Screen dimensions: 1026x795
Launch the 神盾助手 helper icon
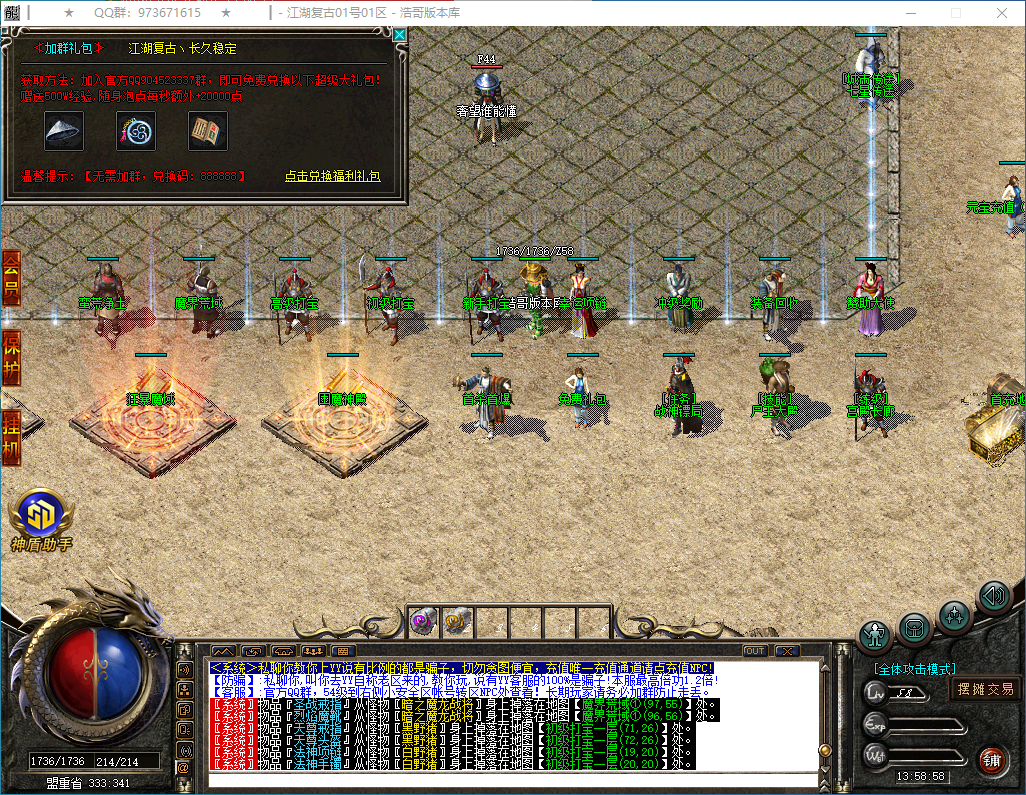click(x=42, y=512)
